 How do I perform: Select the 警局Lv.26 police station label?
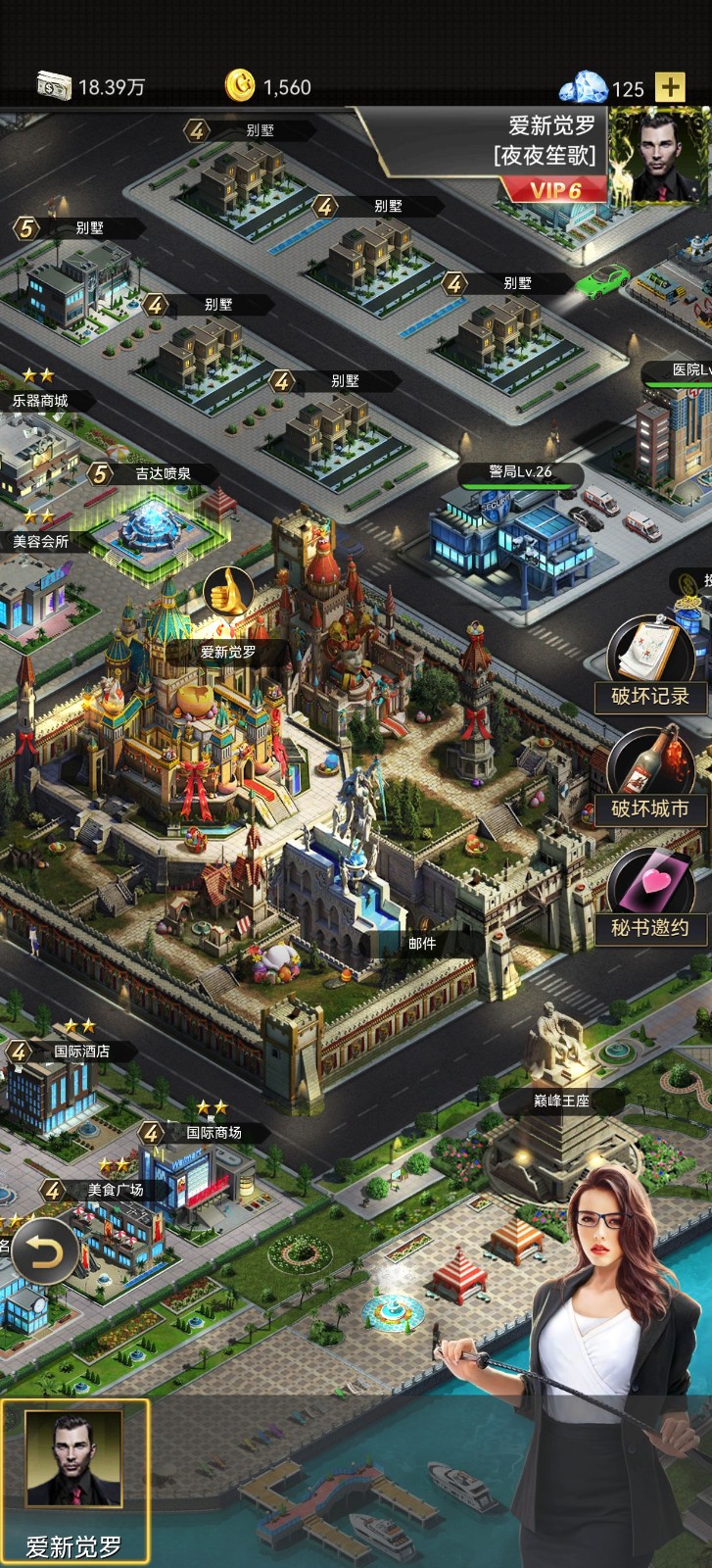tap(520, 472)
